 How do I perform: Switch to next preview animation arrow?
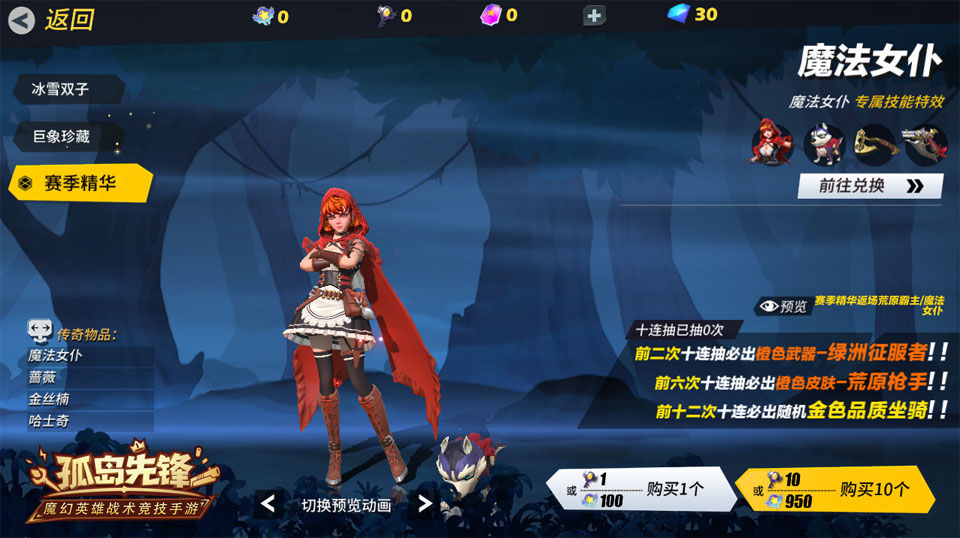(425, 504)
